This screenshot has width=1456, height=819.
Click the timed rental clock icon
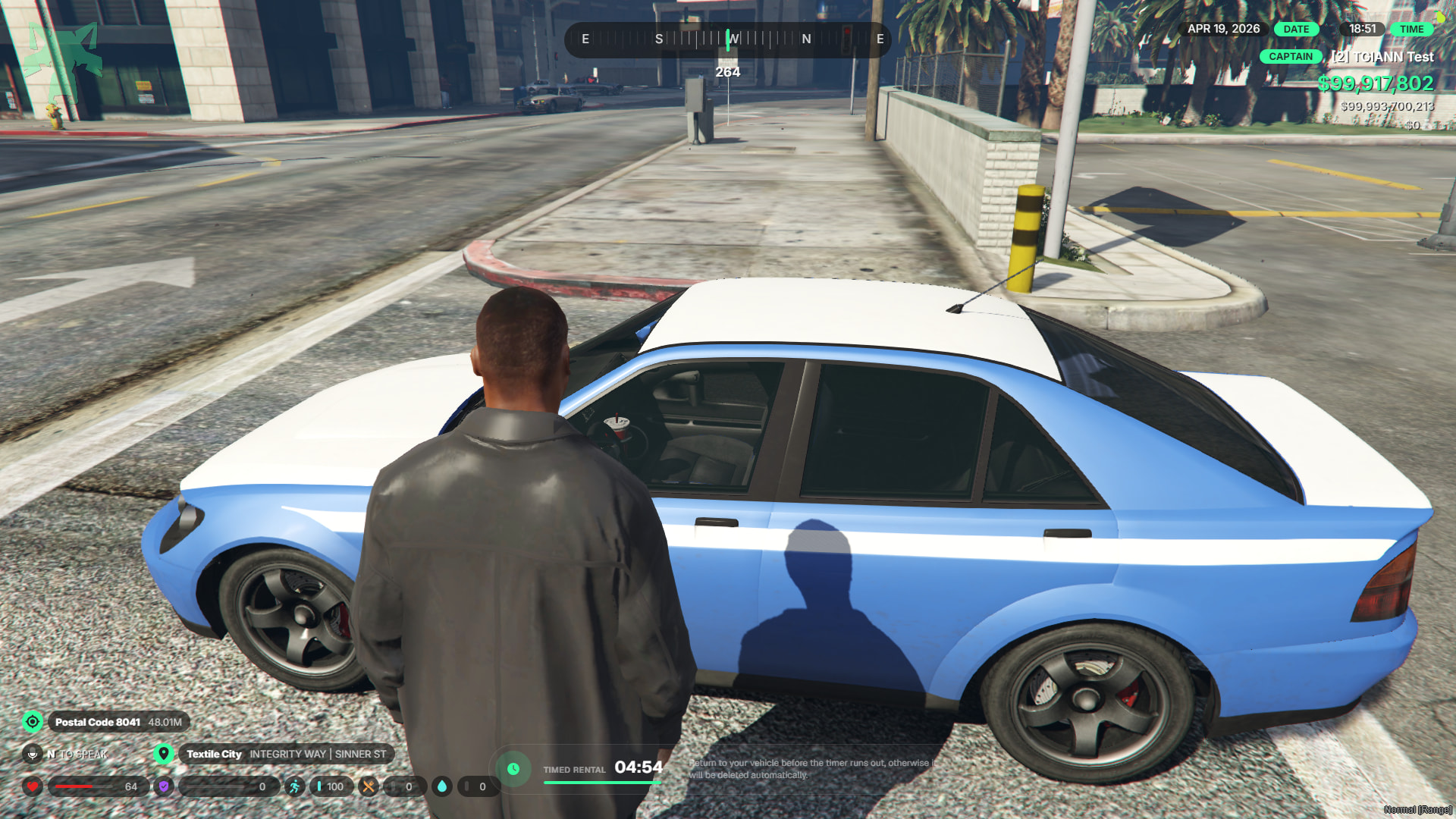pyautogui.click(x=513, y=769)
